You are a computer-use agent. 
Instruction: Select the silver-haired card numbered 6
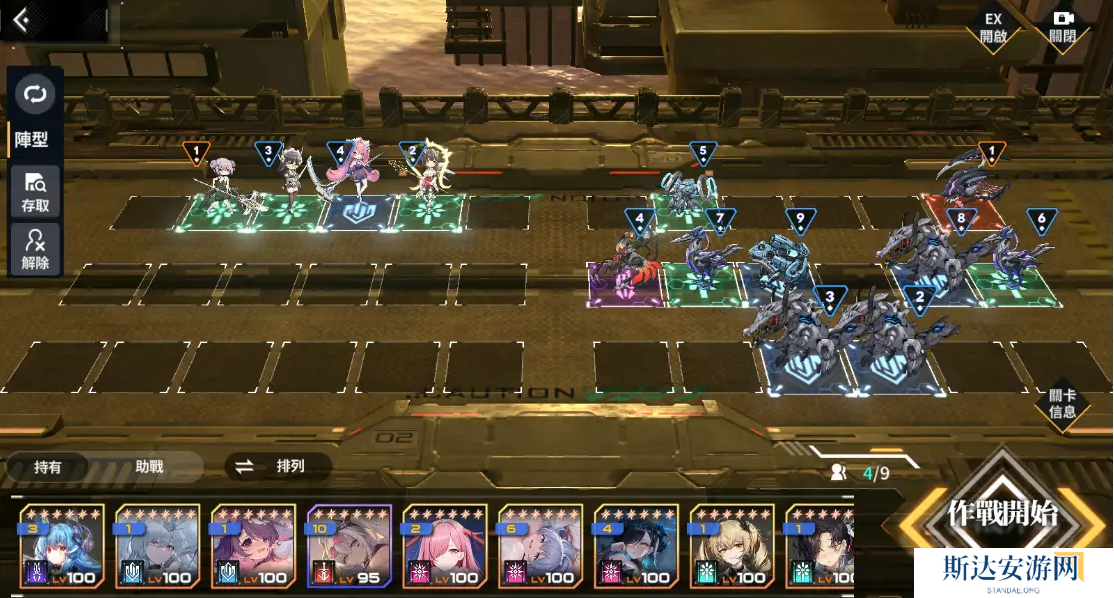pos(540,546)
